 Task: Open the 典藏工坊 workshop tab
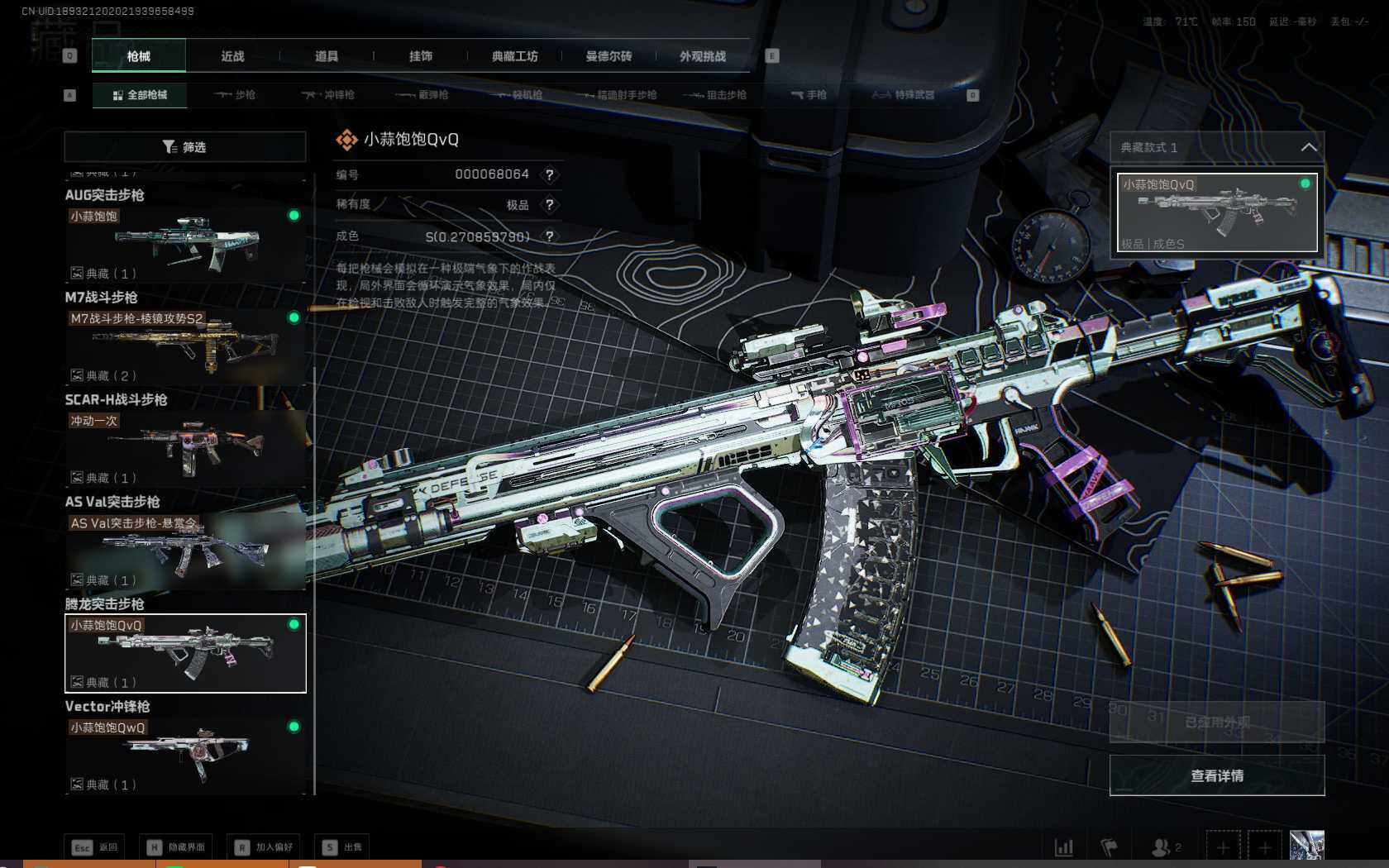[x=514, y=56]
